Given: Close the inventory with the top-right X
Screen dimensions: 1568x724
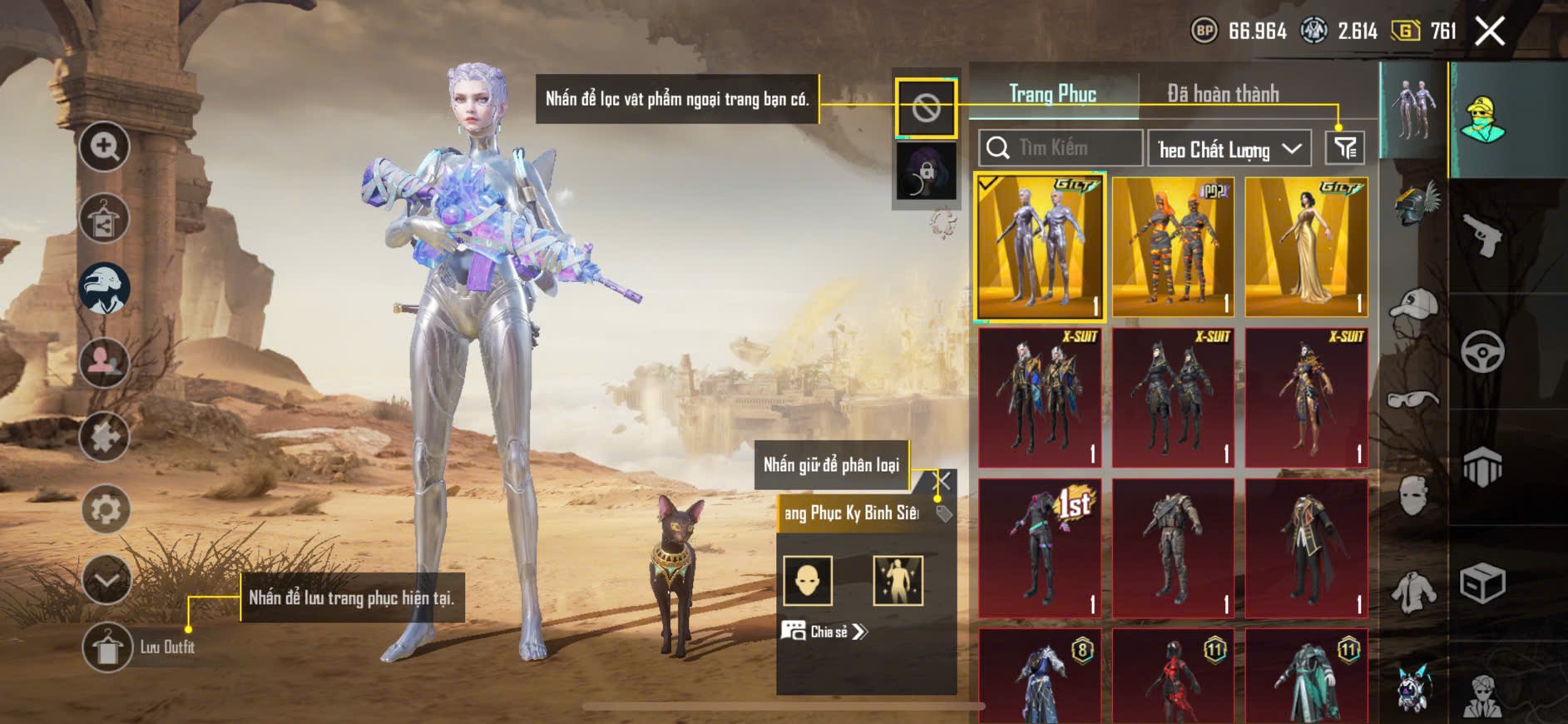Looking at the screenshot, I should [x=1490, y=32].
